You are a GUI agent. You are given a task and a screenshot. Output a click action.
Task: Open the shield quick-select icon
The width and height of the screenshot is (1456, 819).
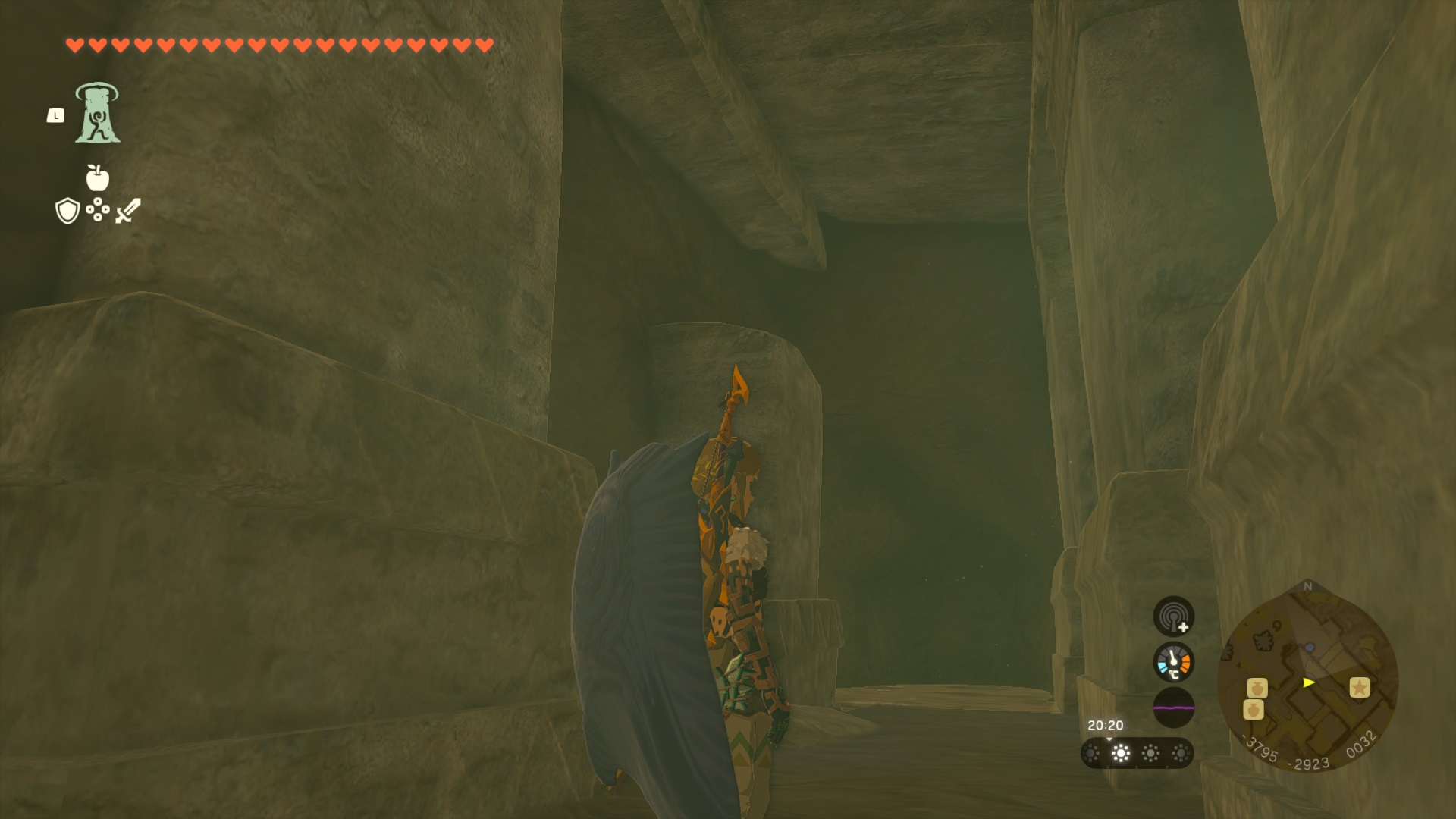(x=67, y=211)
